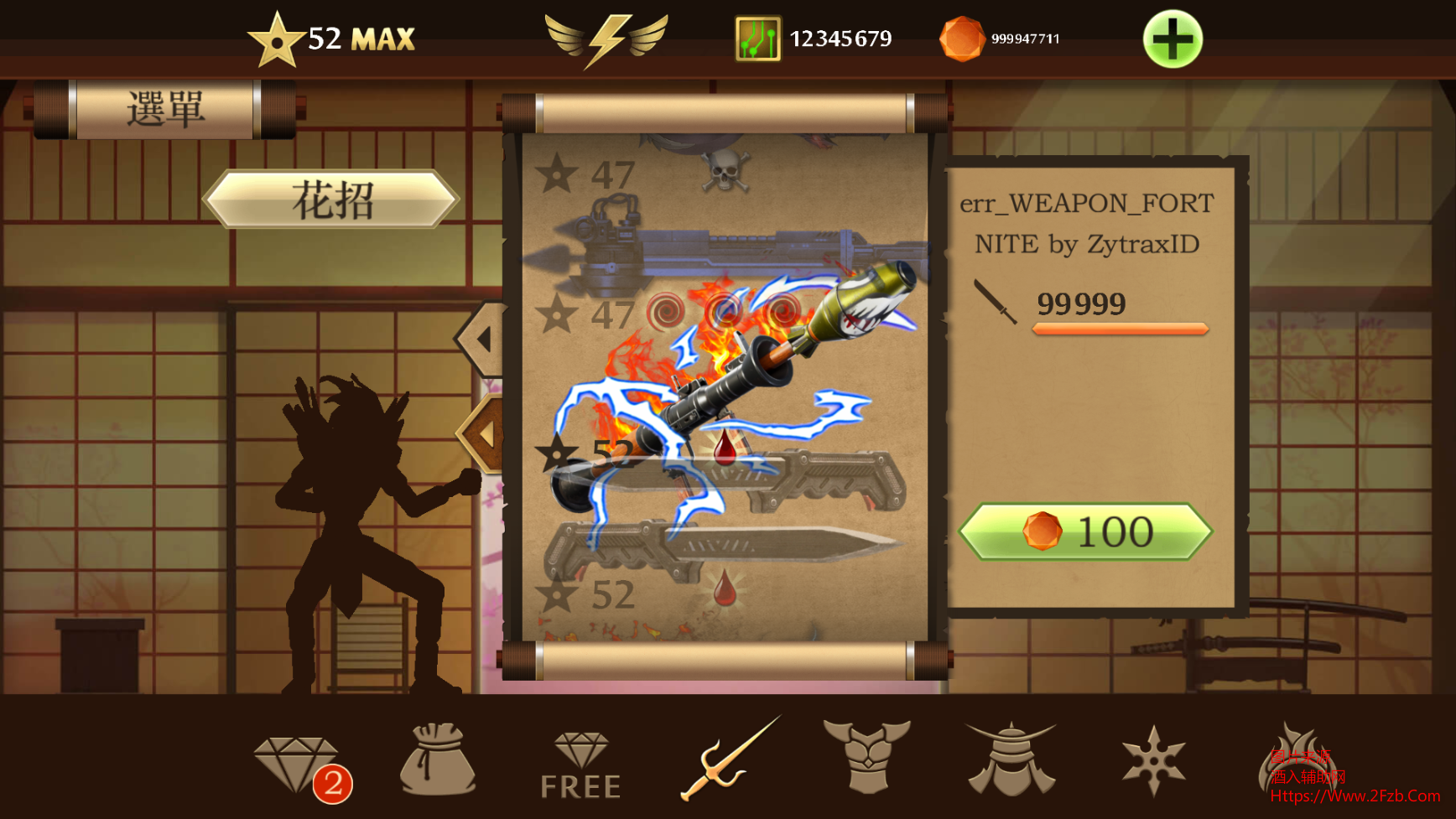Buy the weapon for 100 gems
Screen dimensions: 1456x819
[1085, 531]
